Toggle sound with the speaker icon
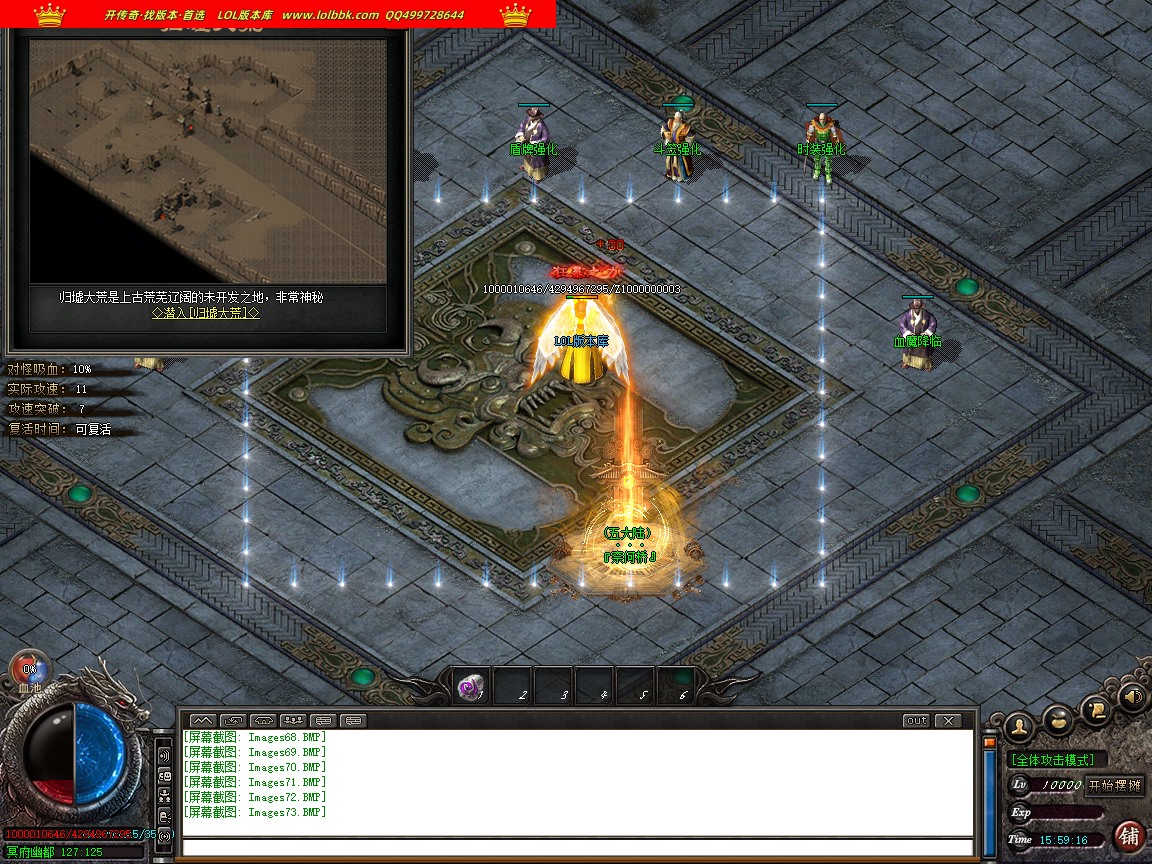Viewport: 1152px width, 864px height. click(x=1131, y=696)
